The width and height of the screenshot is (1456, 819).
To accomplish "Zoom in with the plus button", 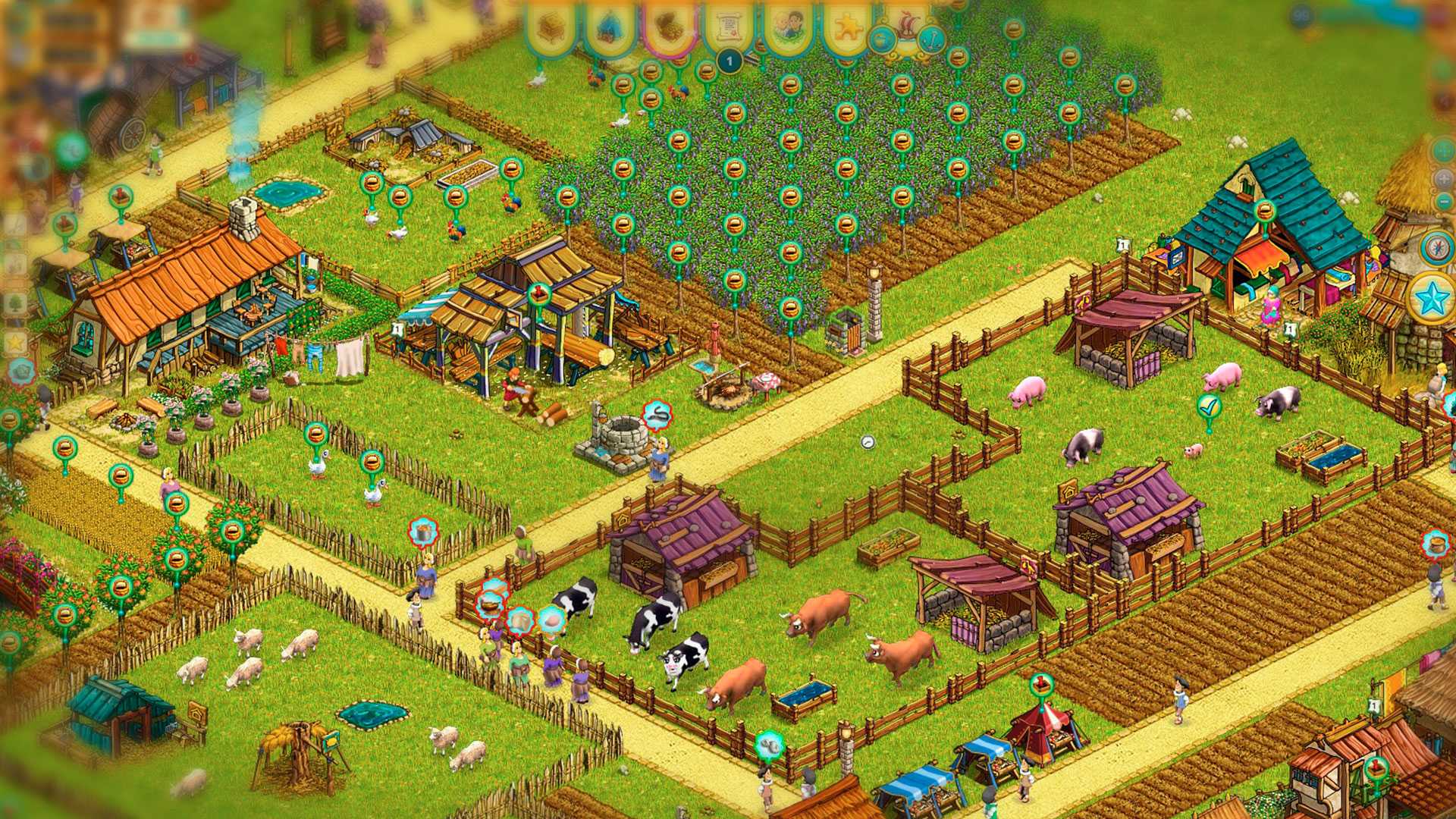I will [x=1443, y=179].
